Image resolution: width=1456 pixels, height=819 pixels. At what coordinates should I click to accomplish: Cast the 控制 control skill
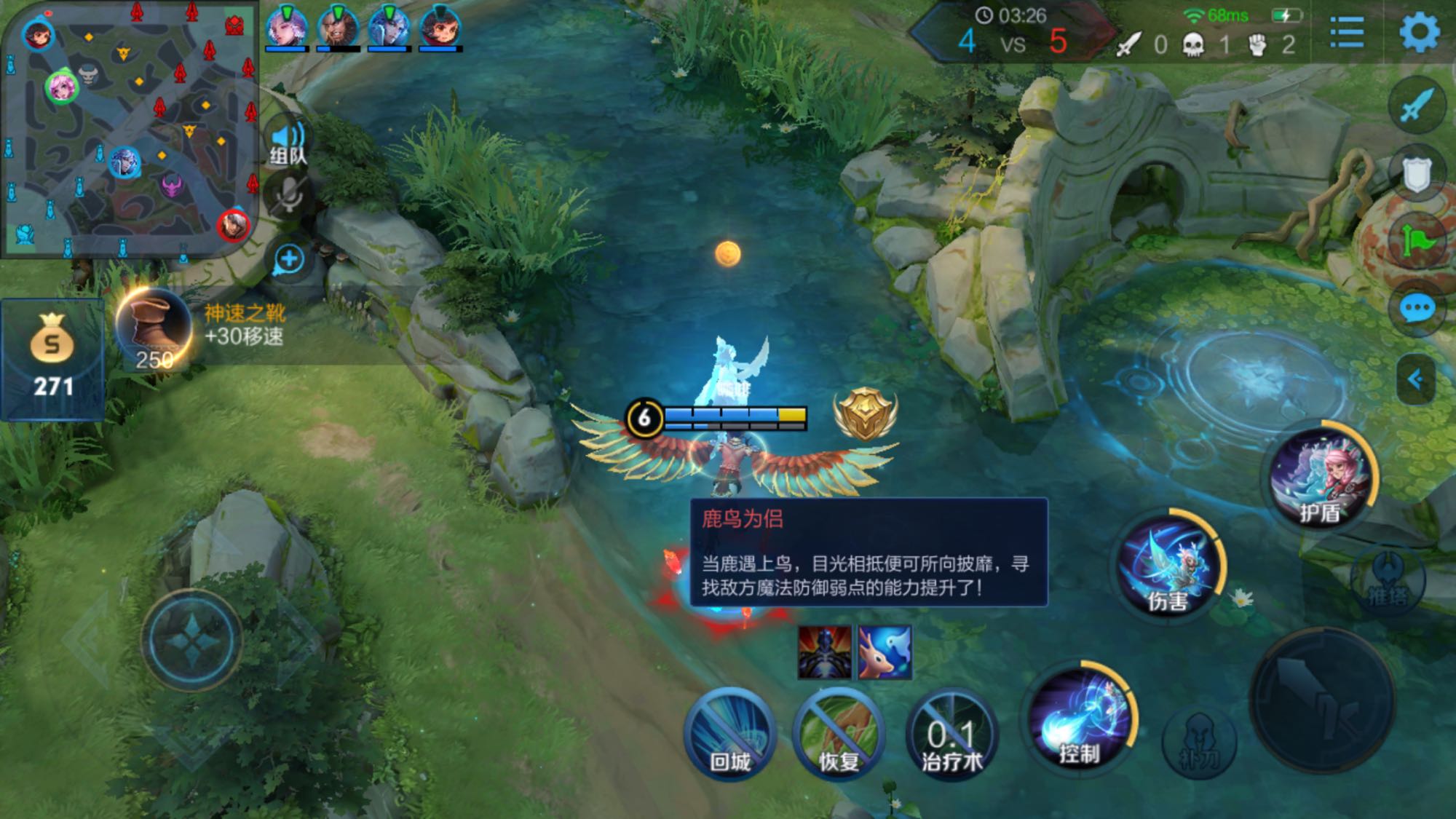(1080, 716)
